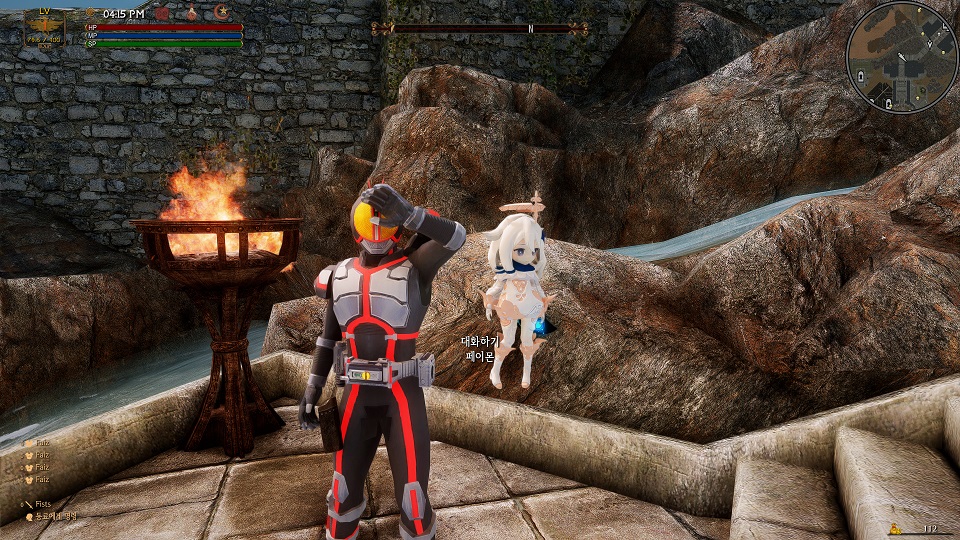The height and width of the screenshot is (540, 960).
Task: Click the head icon entry below Fists
Action: click(x=29, y=516)
